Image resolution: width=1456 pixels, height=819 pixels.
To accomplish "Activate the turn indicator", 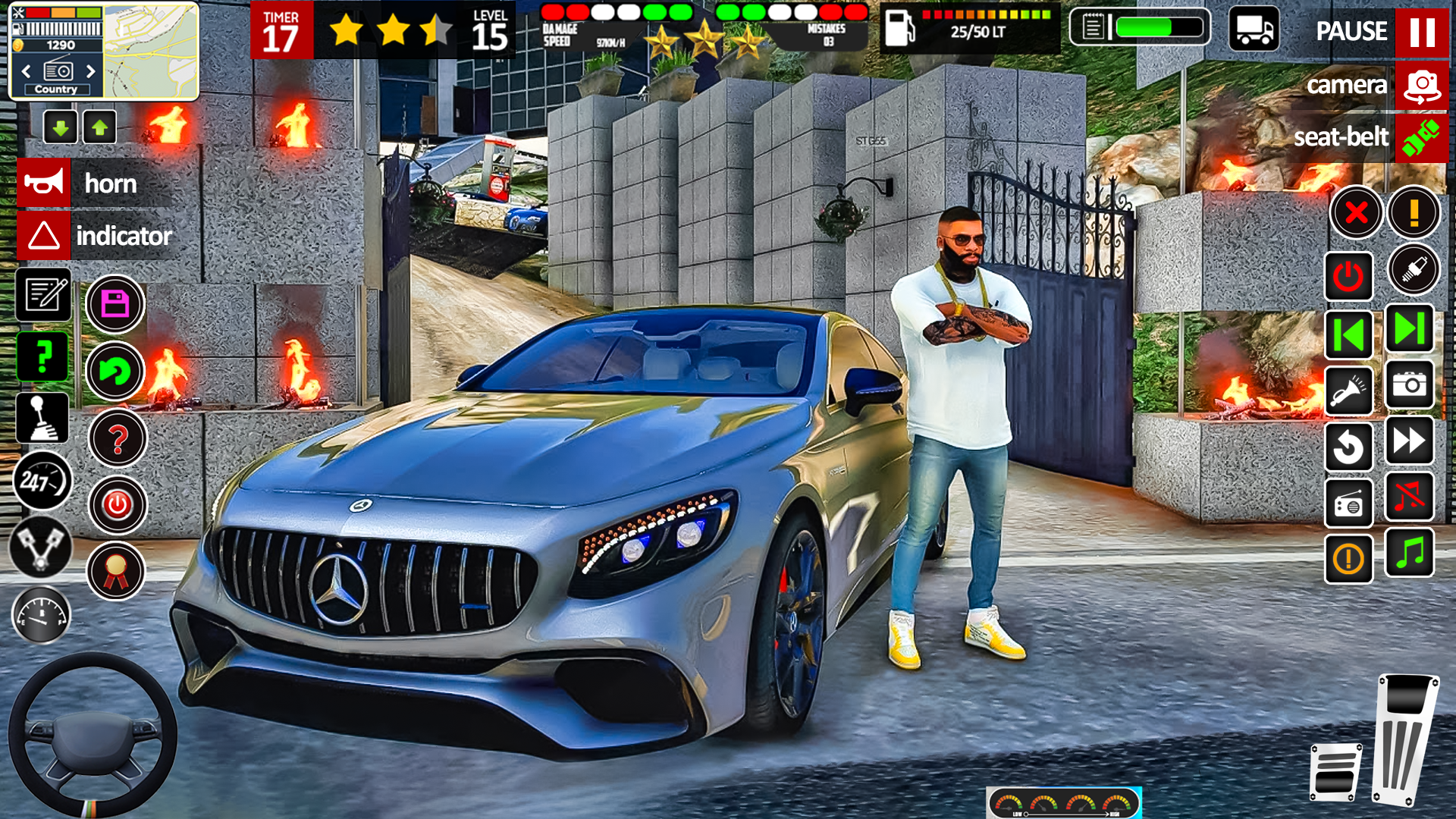I will pos(91,236).
